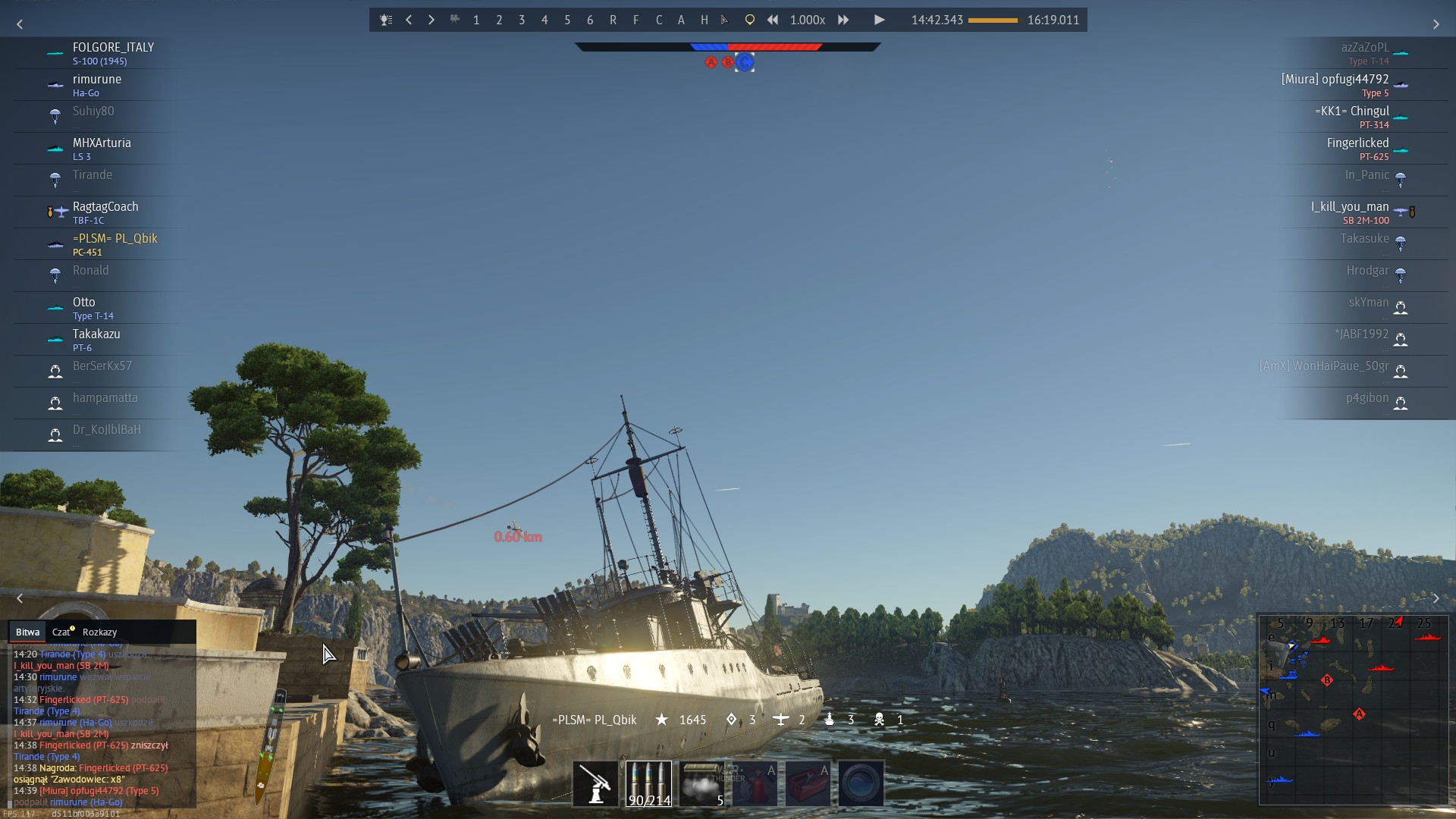Activate the smoke screen slot
1456x819 pixels.
pos(701,783)
